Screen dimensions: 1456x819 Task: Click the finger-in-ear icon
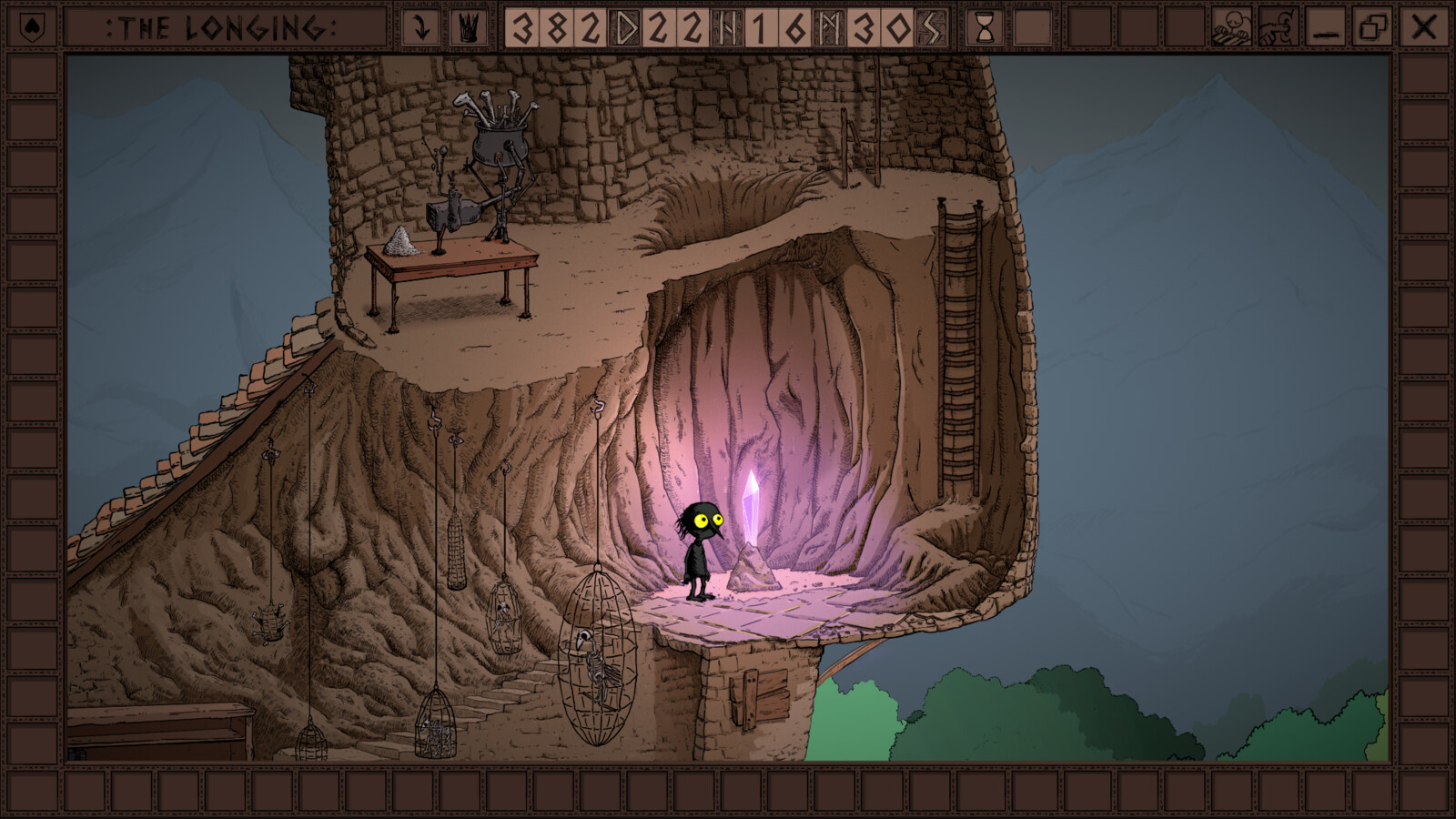[x=1278, y=27]
